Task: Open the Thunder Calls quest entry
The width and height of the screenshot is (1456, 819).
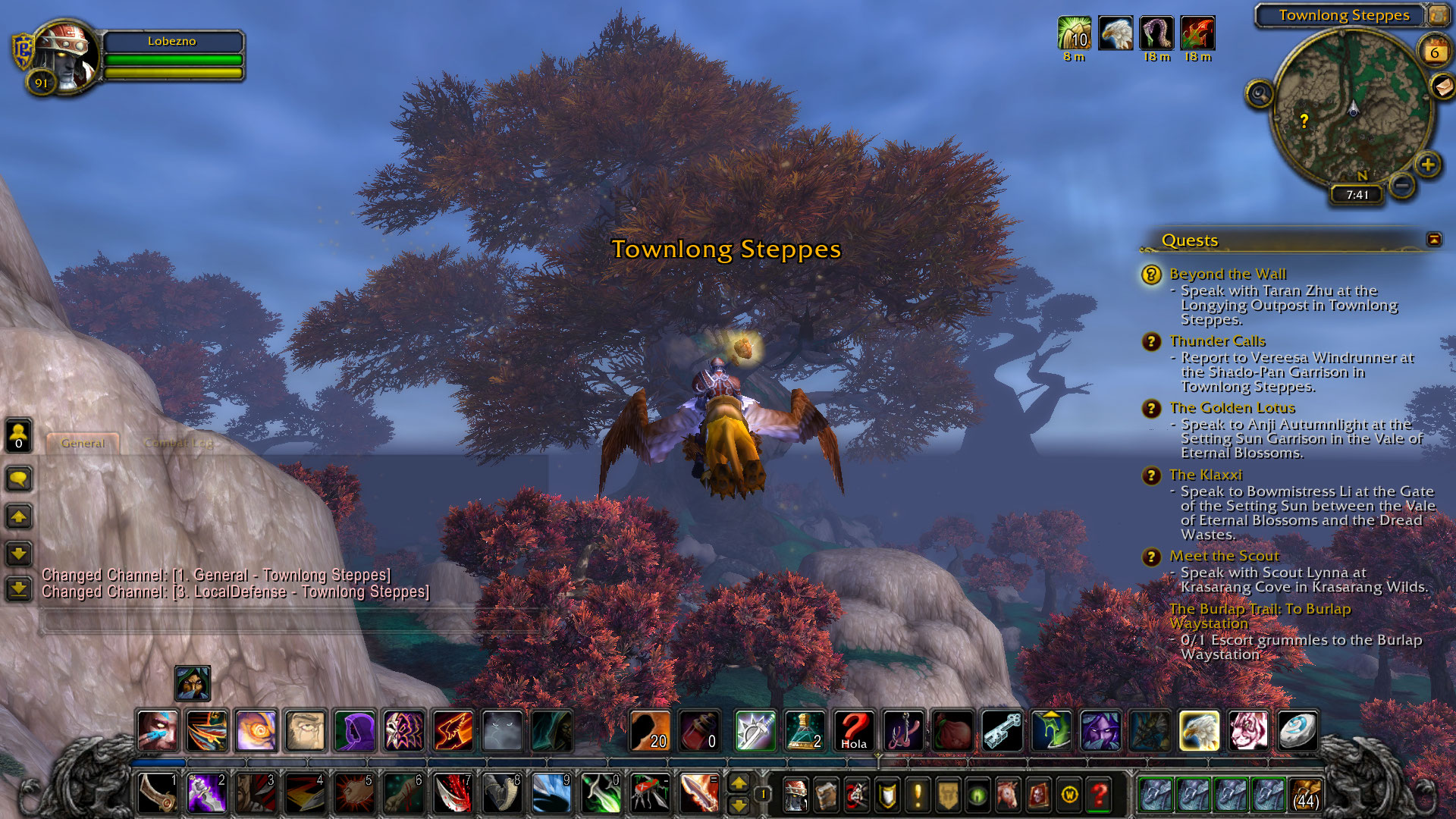Action: pyautogui.click(x=1216, y=341)
